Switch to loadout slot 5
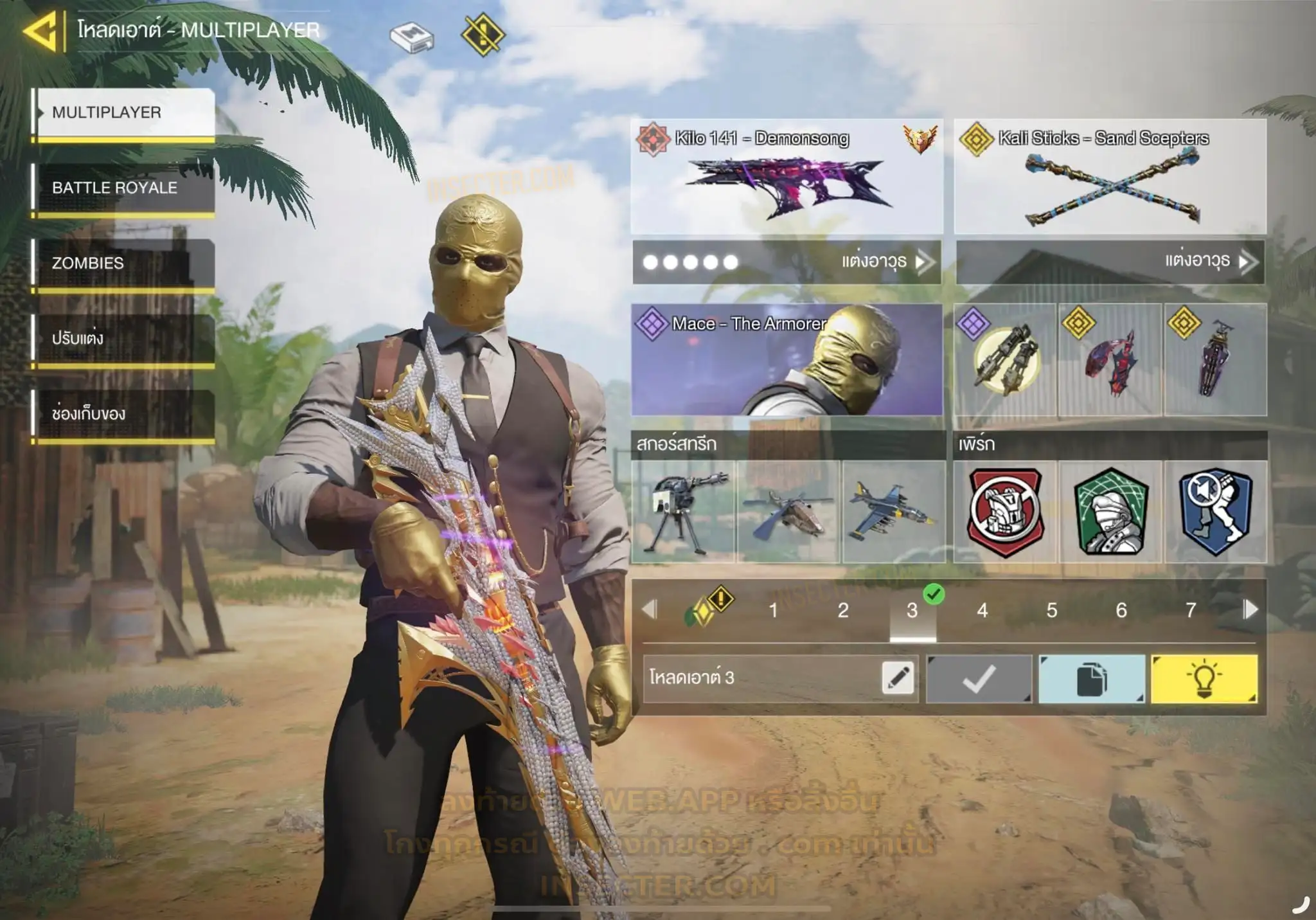The width and height of the screenshot is (1316, 920). [x=1051, y=610]
